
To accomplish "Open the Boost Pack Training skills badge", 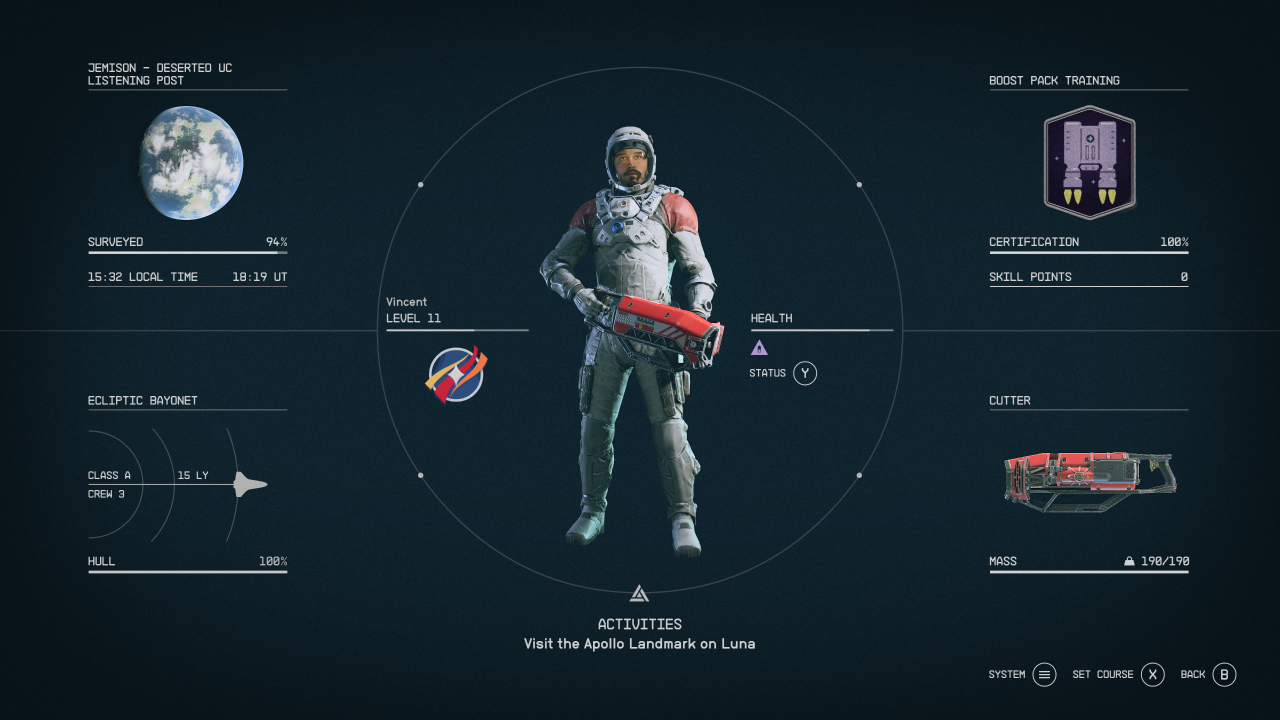I will (x=1089, y=162).
